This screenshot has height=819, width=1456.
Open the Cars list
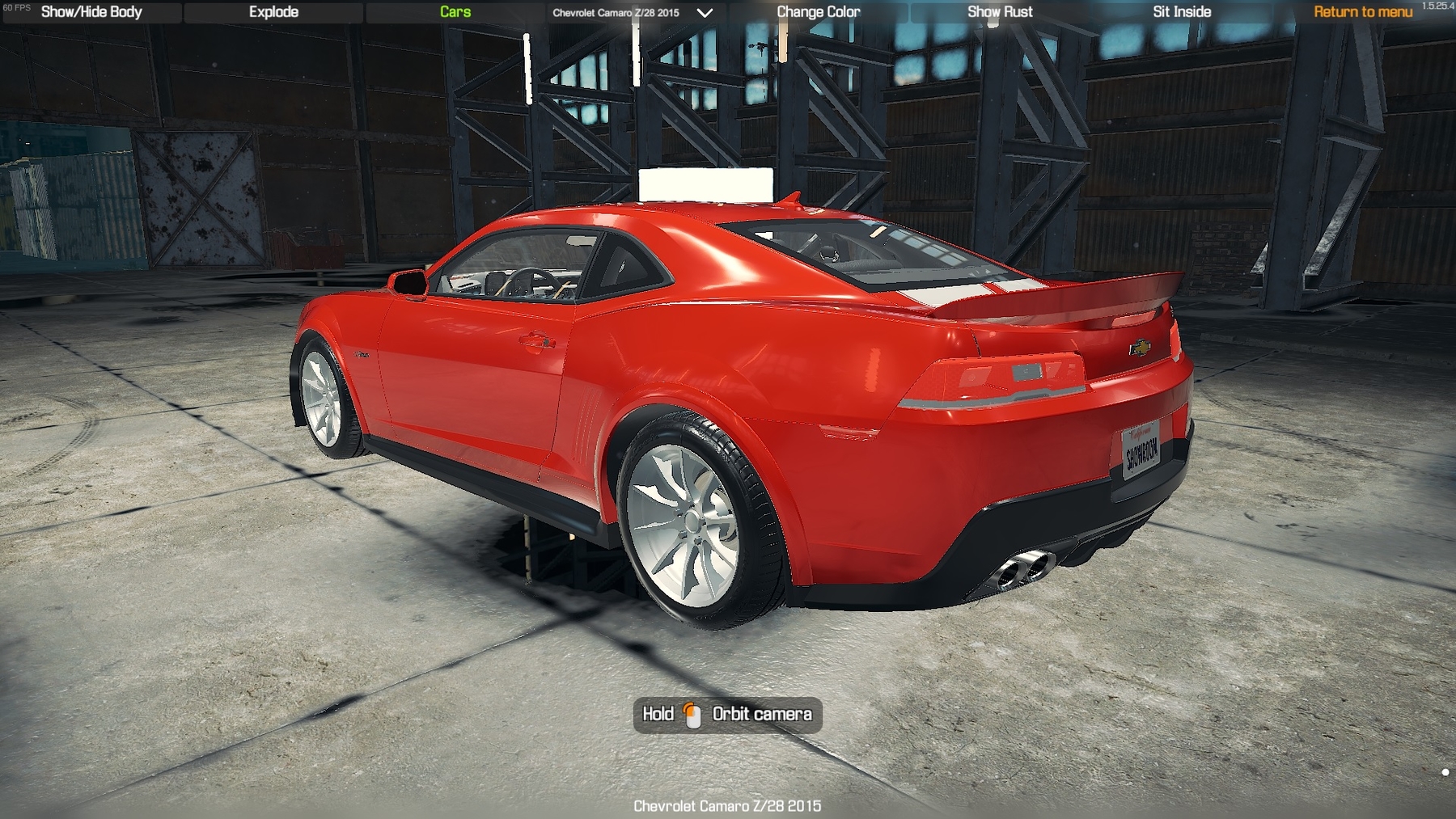point(455,12)
